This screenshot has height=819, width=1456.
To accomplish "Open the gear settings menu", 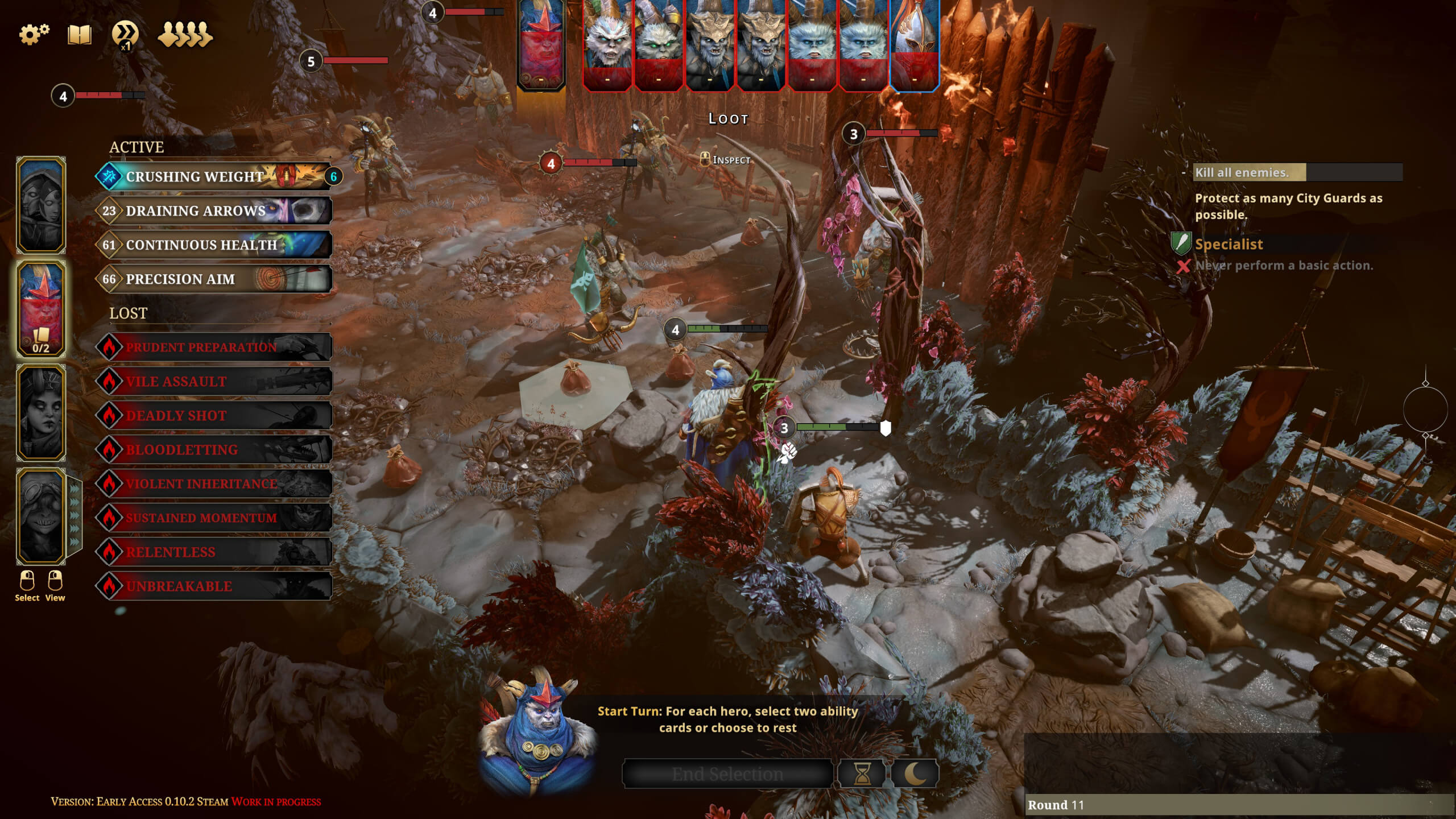I will [x=34, y=34].
